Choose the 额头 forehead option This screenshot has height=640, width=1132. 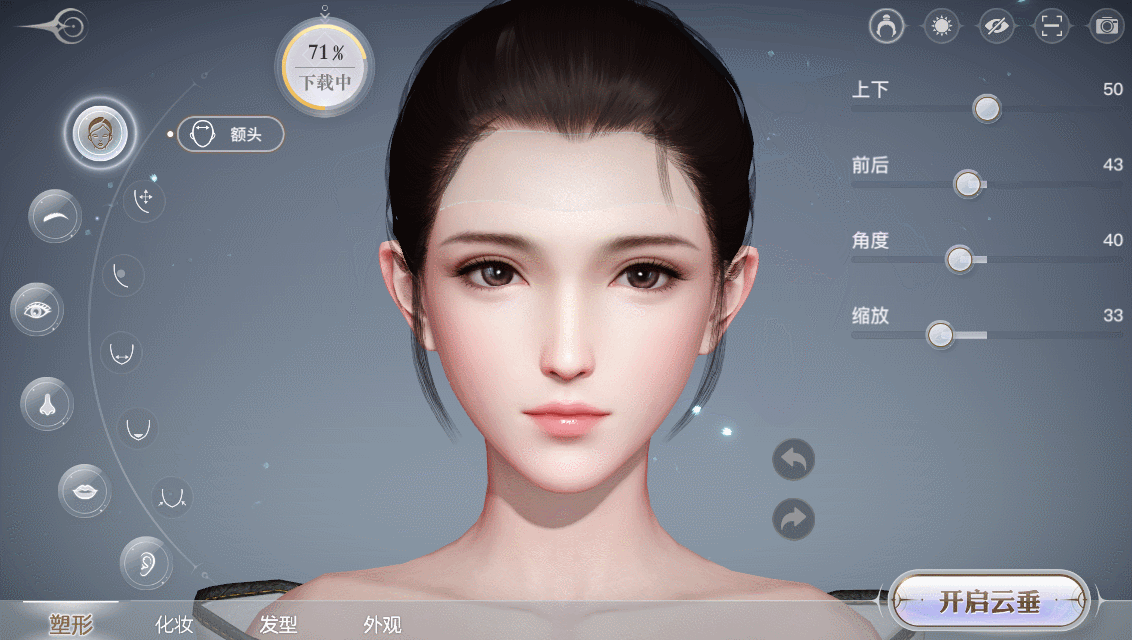pyautogui.click(x=231, y=134)
